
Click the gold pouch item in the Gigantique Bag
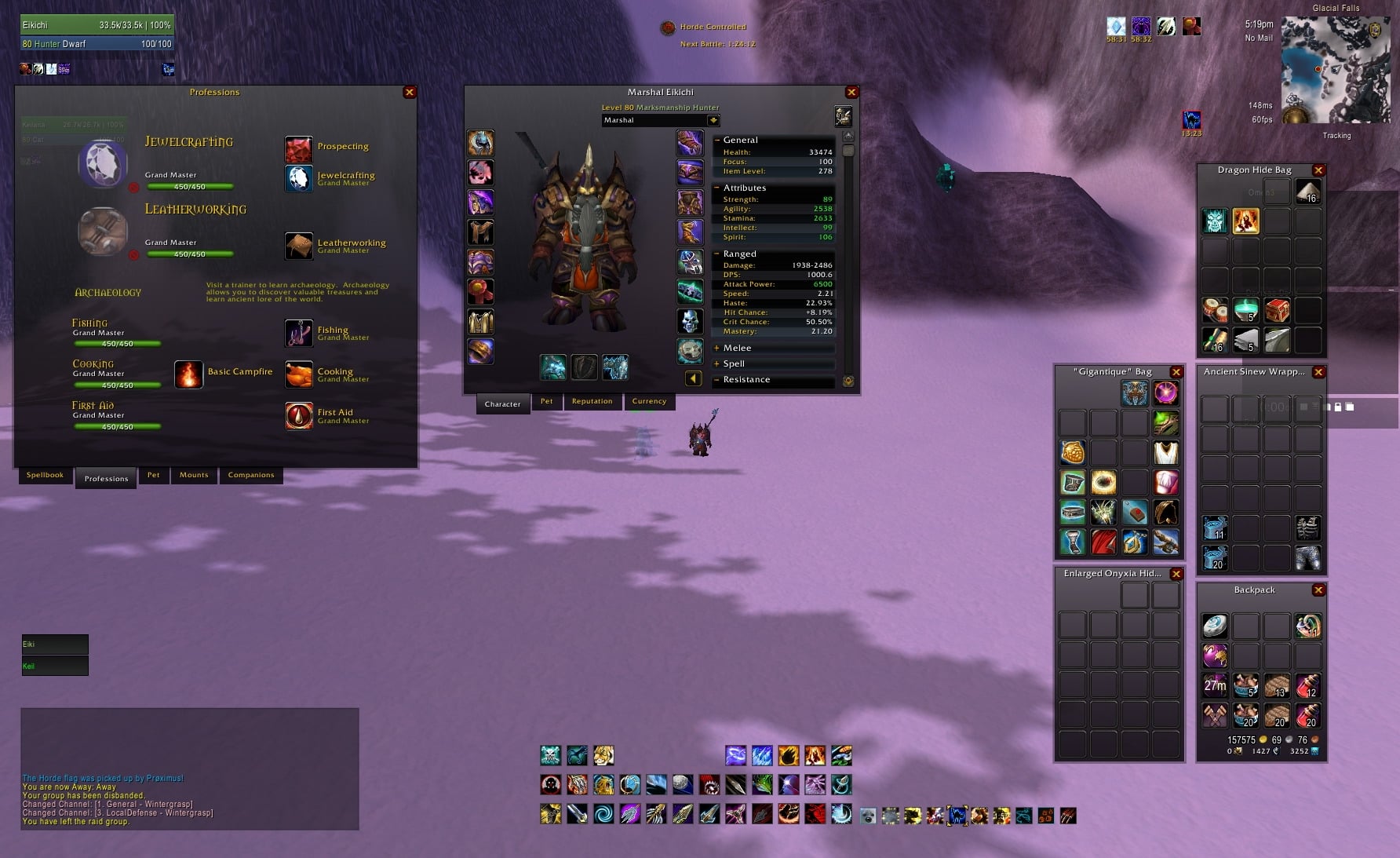[1072, 453]
